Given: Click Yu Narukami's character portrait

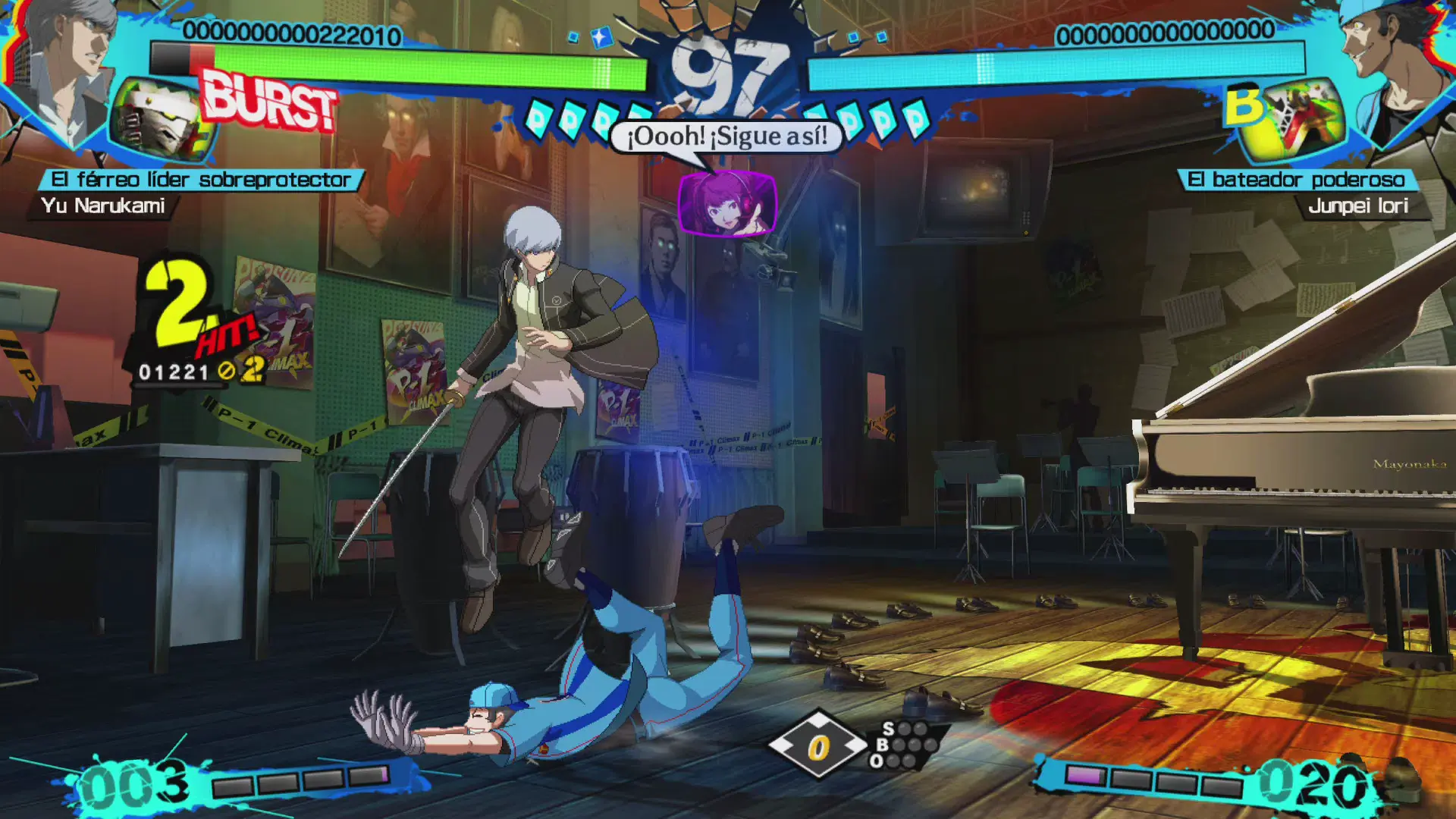Looking at the screenshot, I should [x=64, y=72].
